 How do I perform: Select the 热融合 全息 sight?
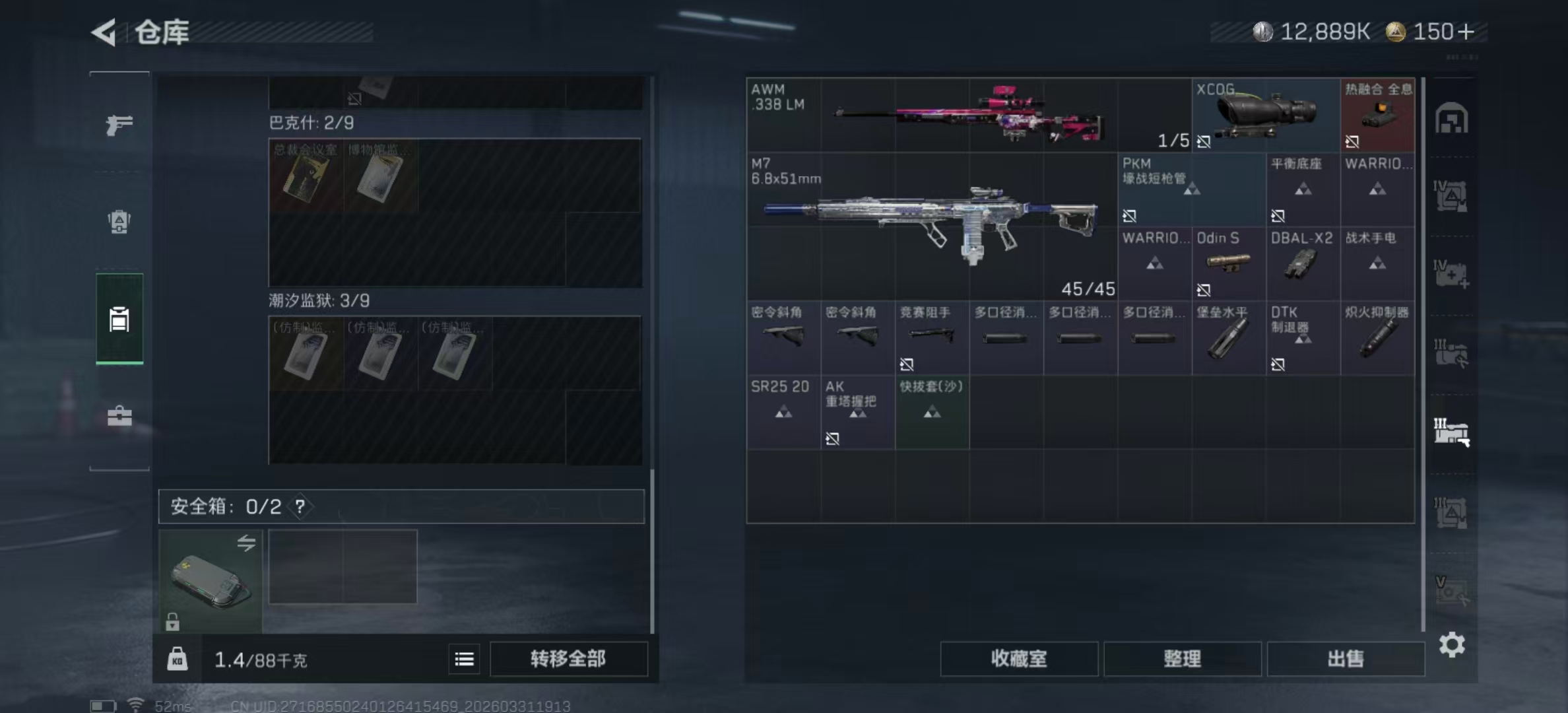(x=1377, y=116)
